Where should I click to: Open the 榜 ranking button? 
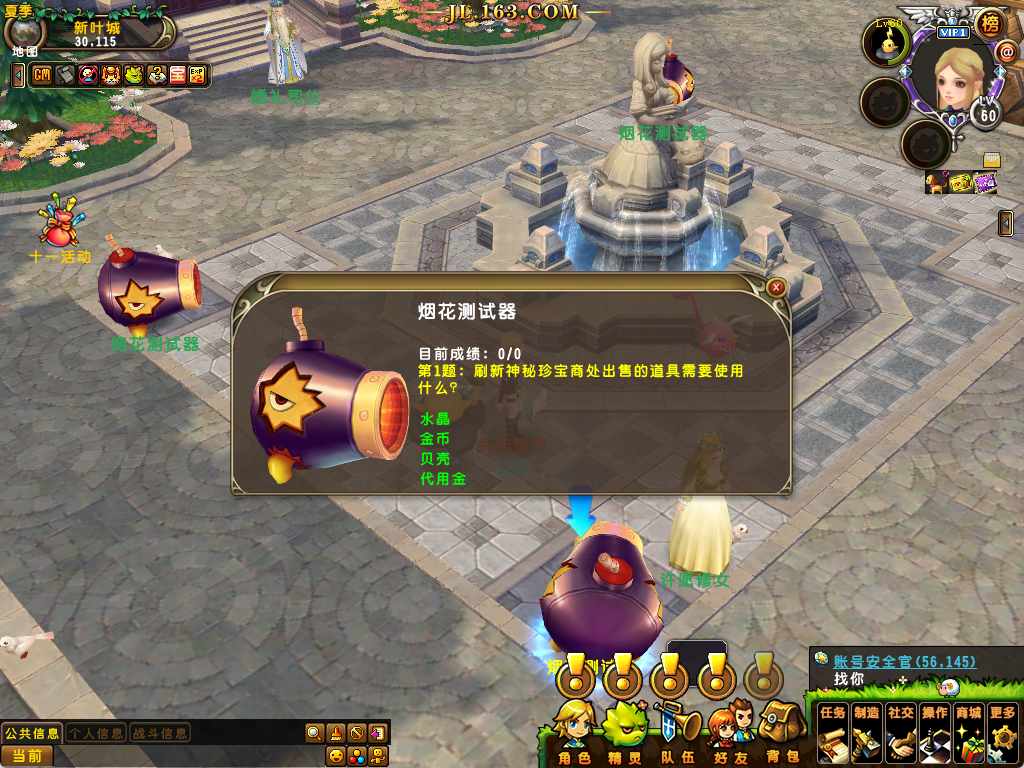(x=989, y=23)
